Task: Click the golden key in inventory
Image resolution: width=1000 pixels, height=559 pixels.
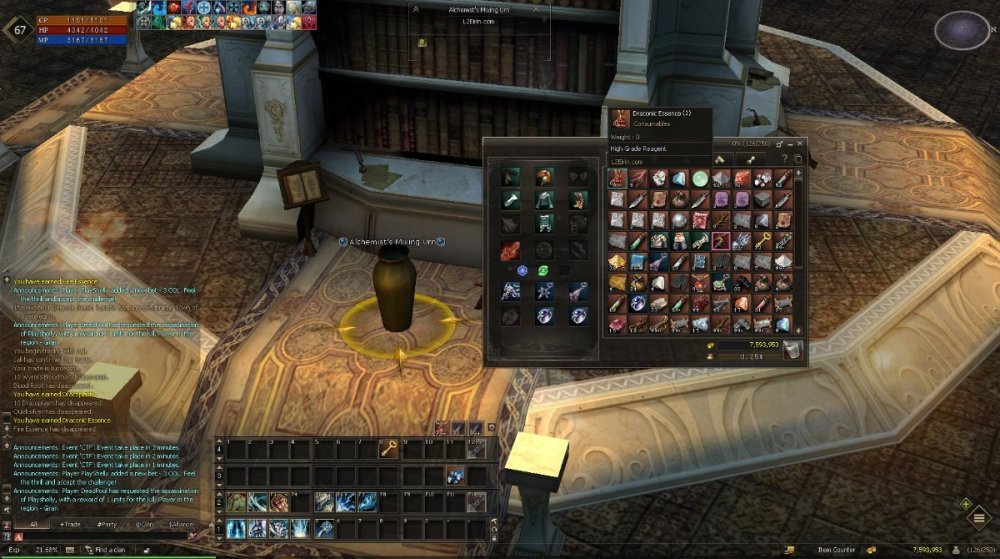Action: tap(764, 241)
